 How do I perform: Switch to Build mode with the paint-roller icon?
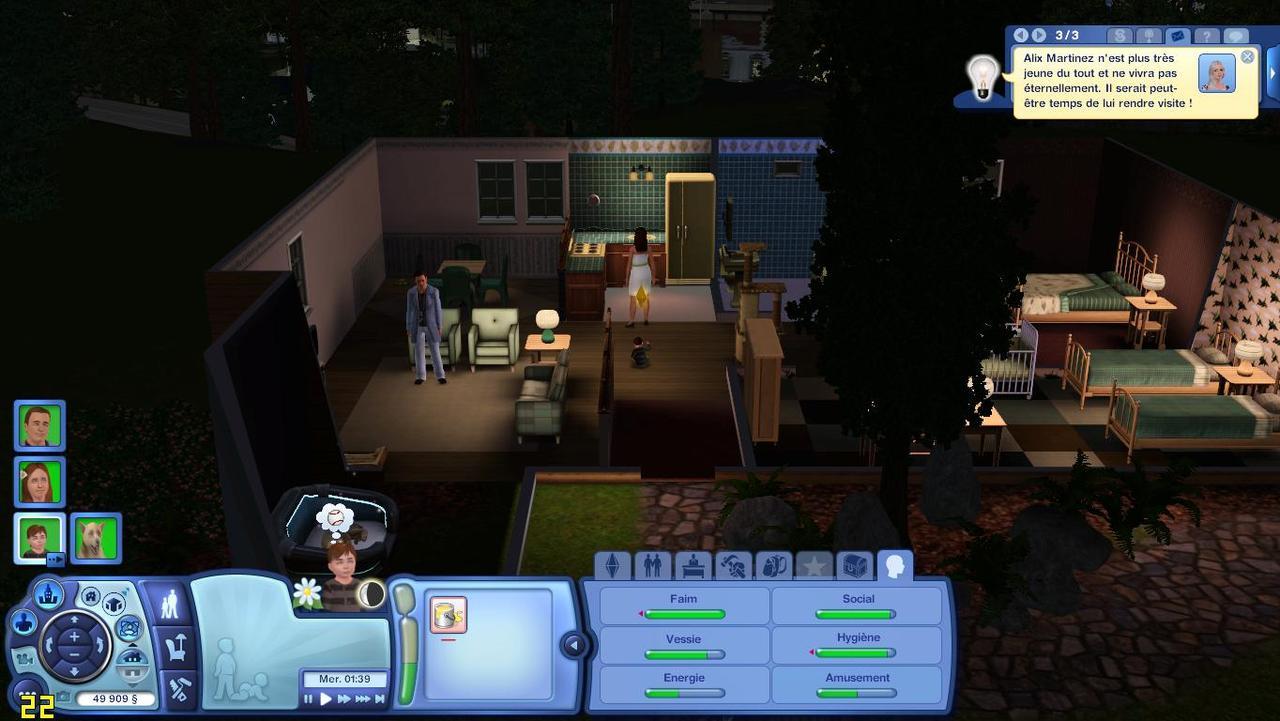click(x=178, y=689)
